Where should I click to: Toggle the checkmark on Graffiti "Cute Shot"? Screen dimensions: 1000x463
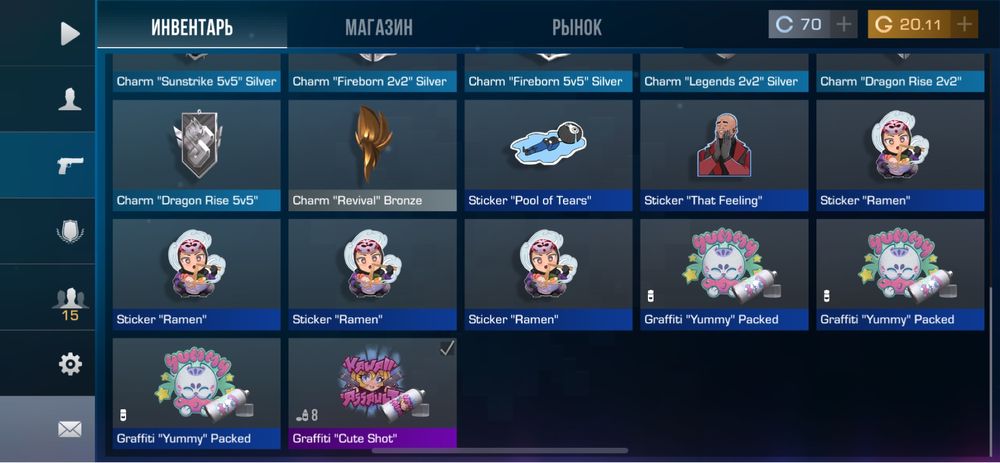click(447, 348)
